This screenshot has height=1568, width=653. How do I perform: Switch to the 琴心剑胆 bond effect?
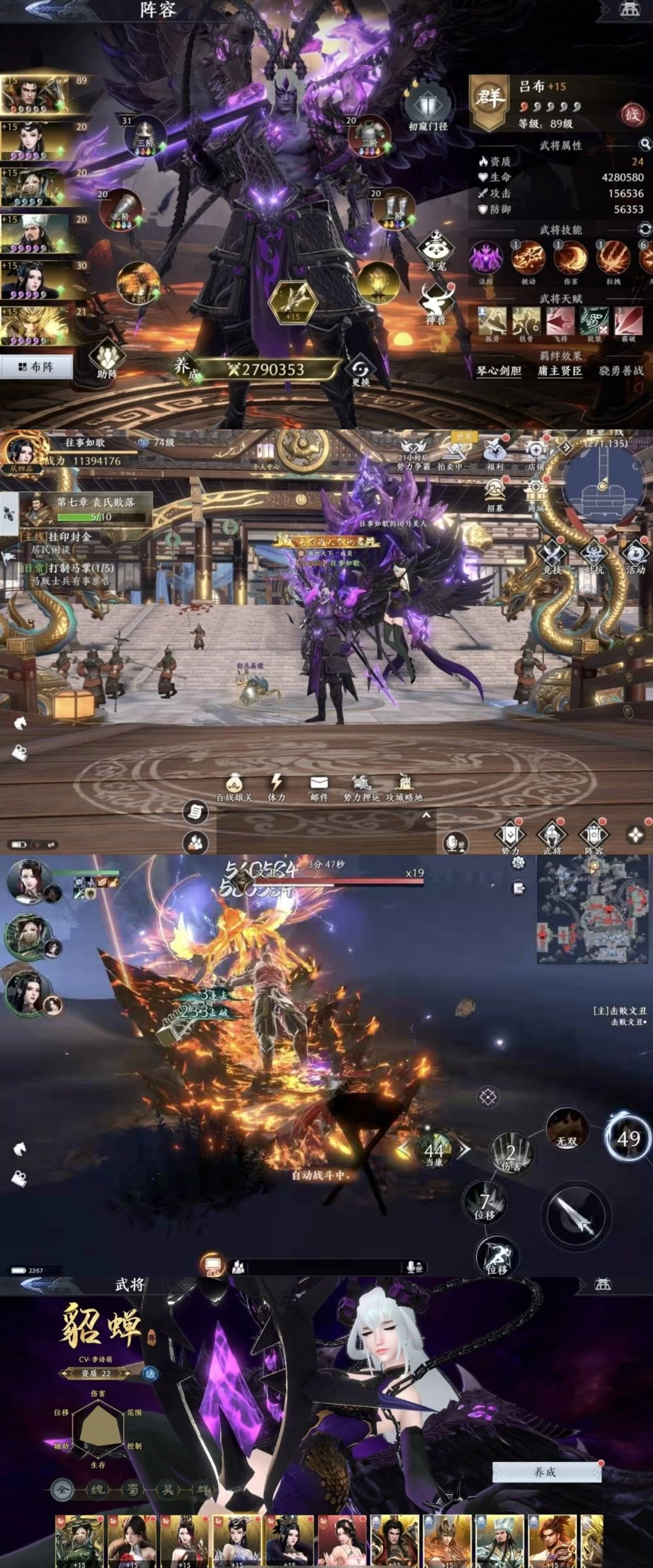[x=498, y=371]
